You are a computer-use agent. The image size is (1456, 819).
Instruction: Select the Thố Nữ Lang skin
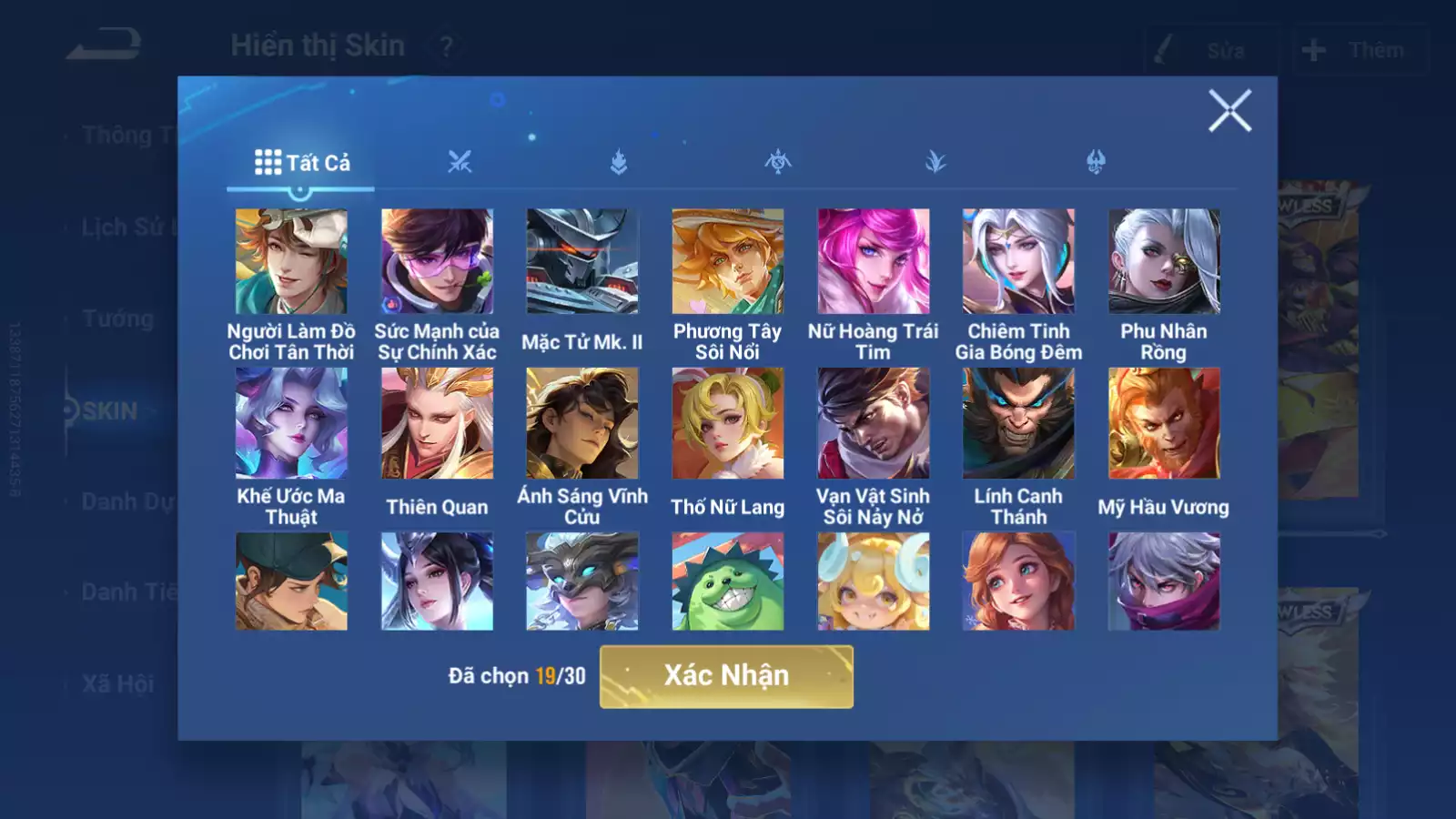tap(728, 423)
